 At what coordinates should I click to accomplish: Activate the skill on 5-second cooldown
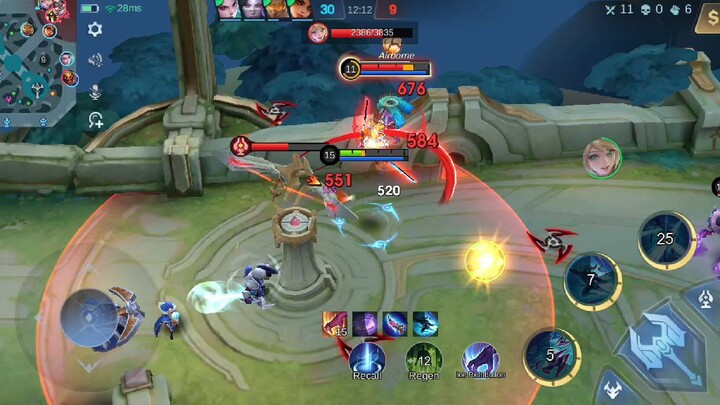point(552,357)
